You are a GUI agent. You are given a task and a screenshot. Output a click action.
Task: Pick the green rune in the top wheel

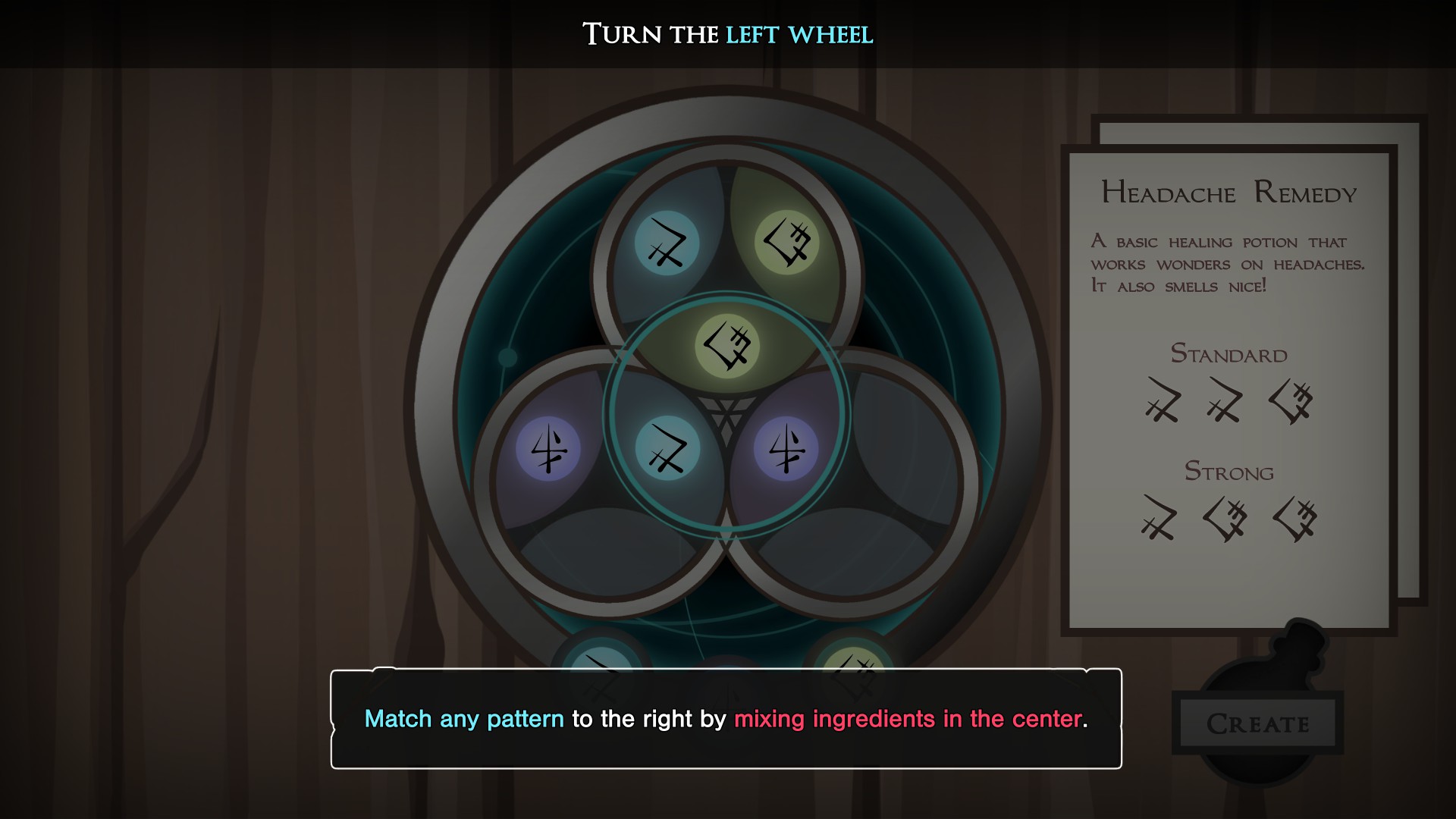787,242
